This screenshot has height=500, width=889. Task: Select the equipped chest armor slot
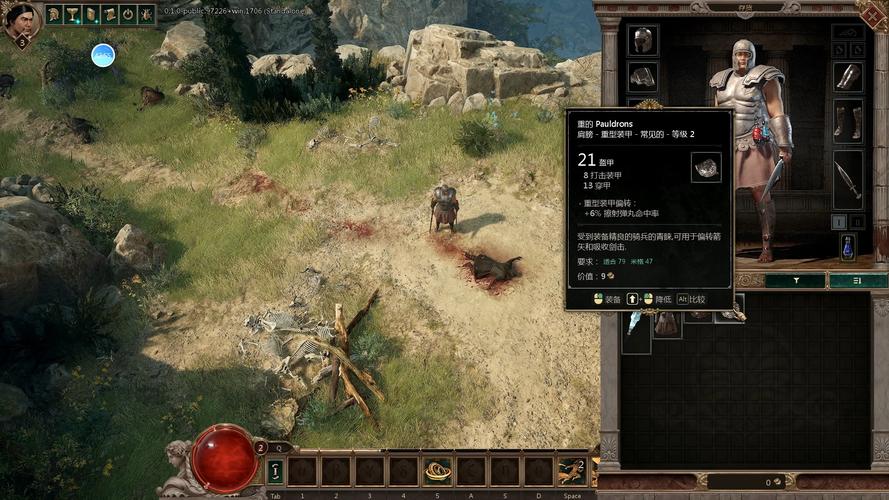tap(642, 77)
